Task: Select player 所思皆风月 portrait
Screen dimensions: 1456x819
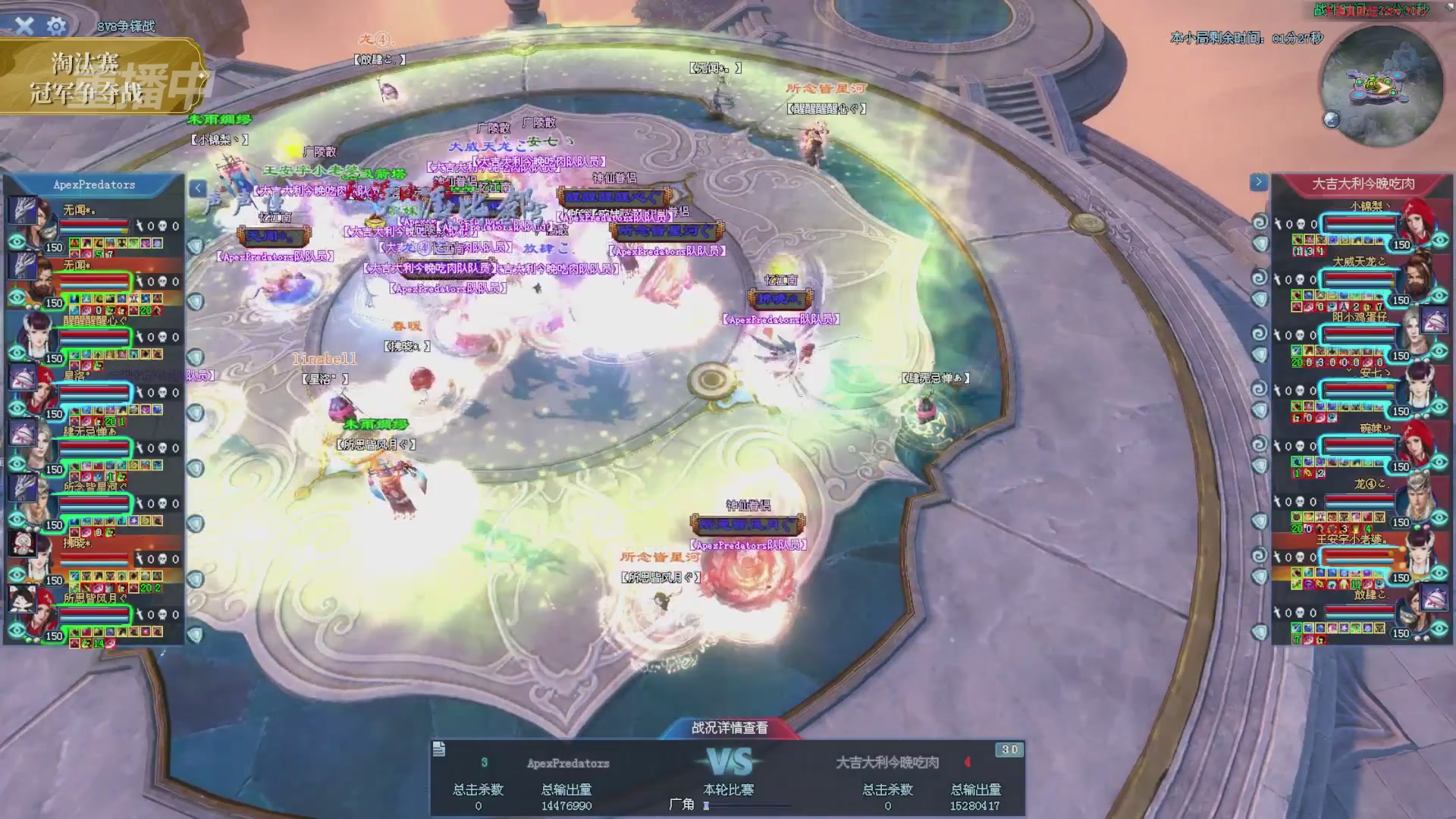Action: point(27,610)
